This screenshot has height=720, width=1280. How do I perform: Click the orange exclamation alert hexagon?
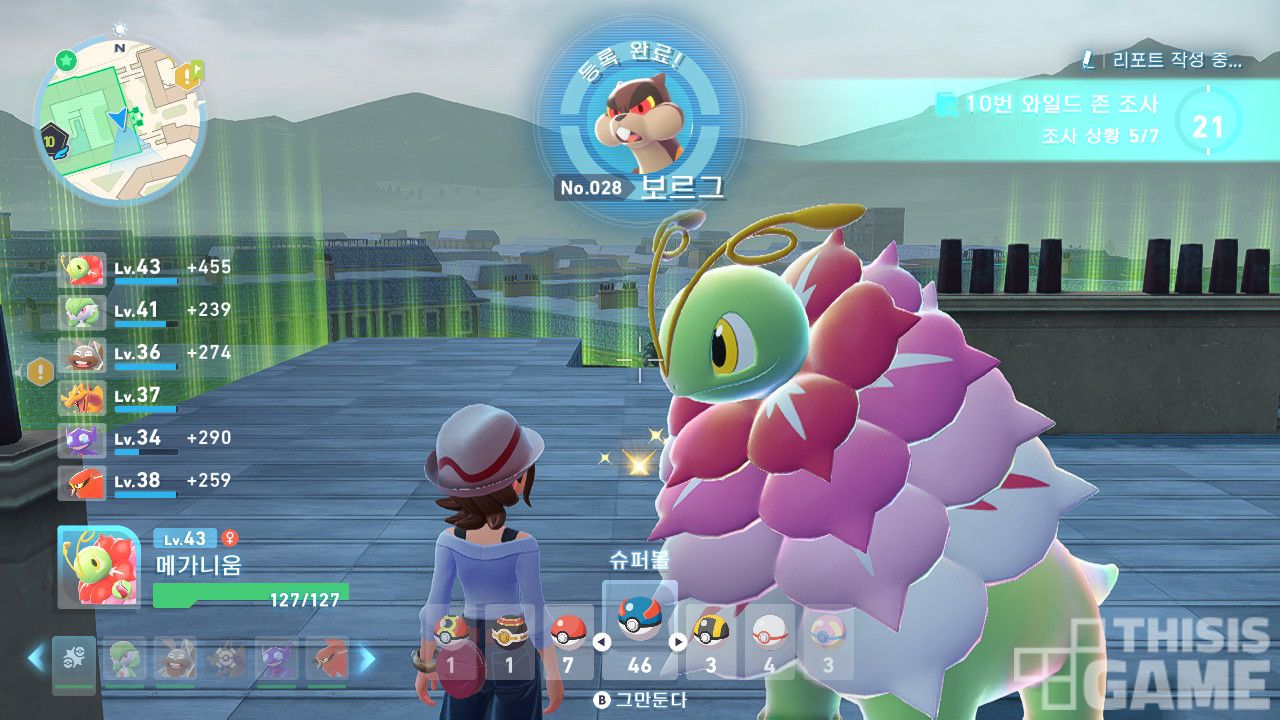(41, 373)
